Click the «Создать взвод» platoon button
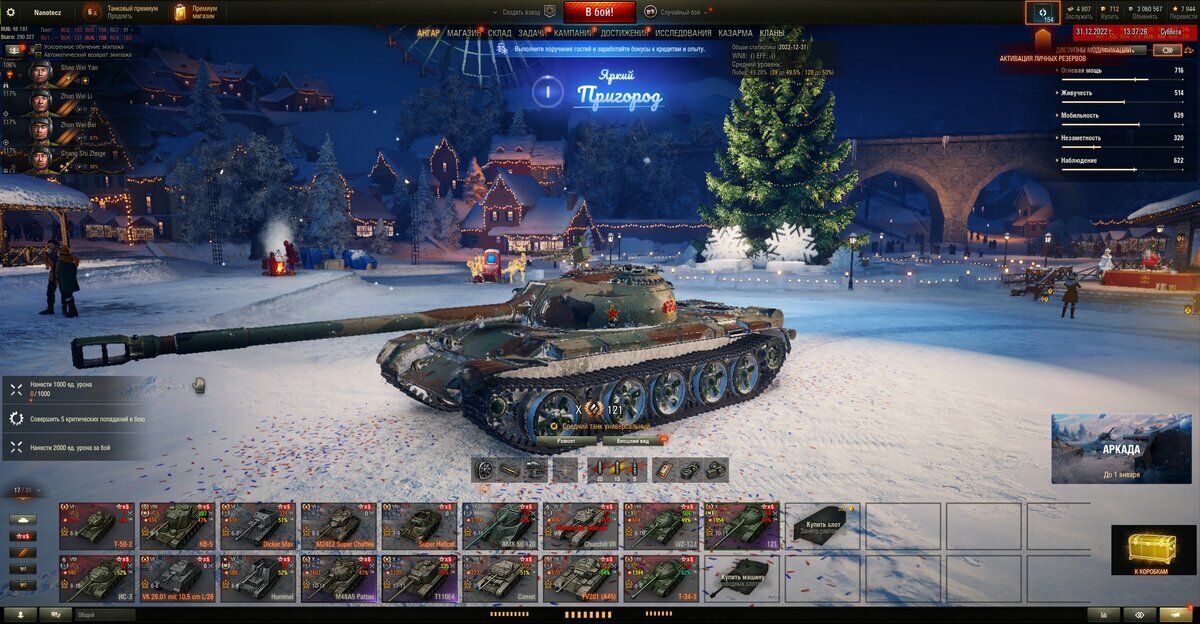The image size is (1200, 624). (522, 12)
